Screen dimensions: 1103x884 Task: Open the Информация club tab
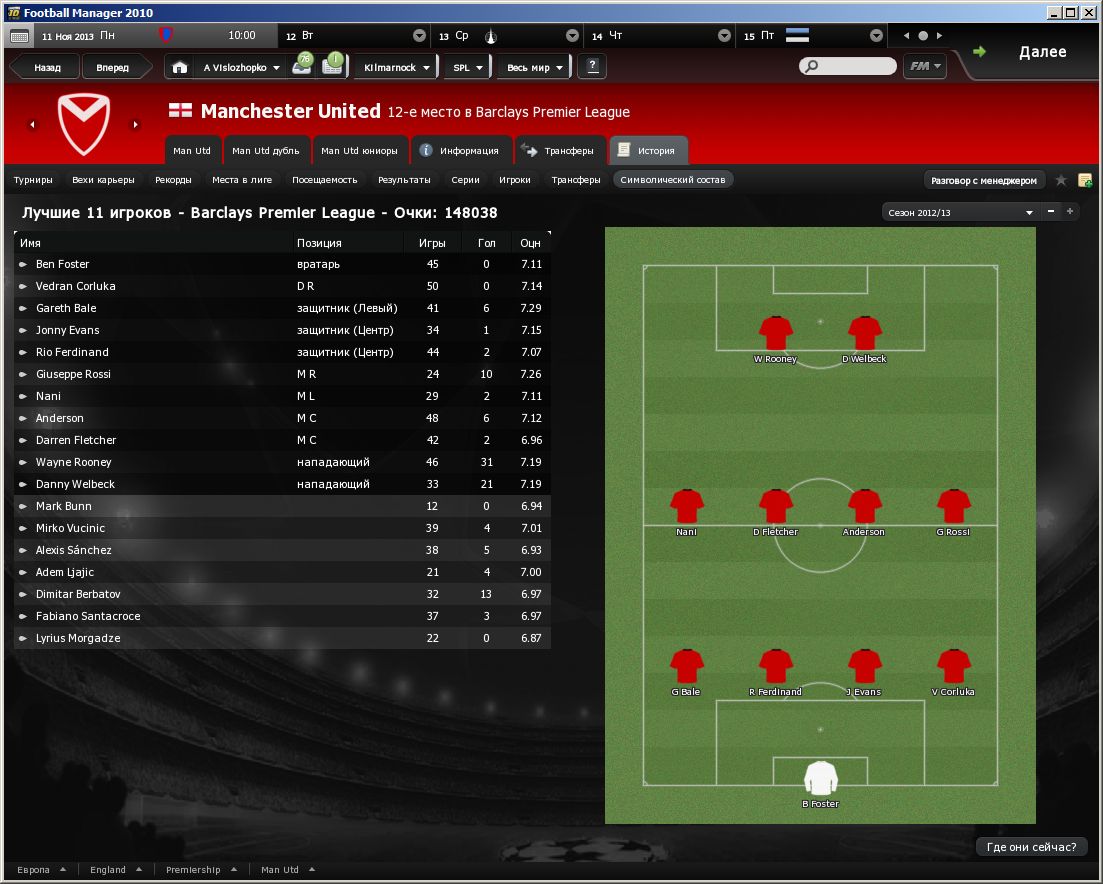coord(461,151)
